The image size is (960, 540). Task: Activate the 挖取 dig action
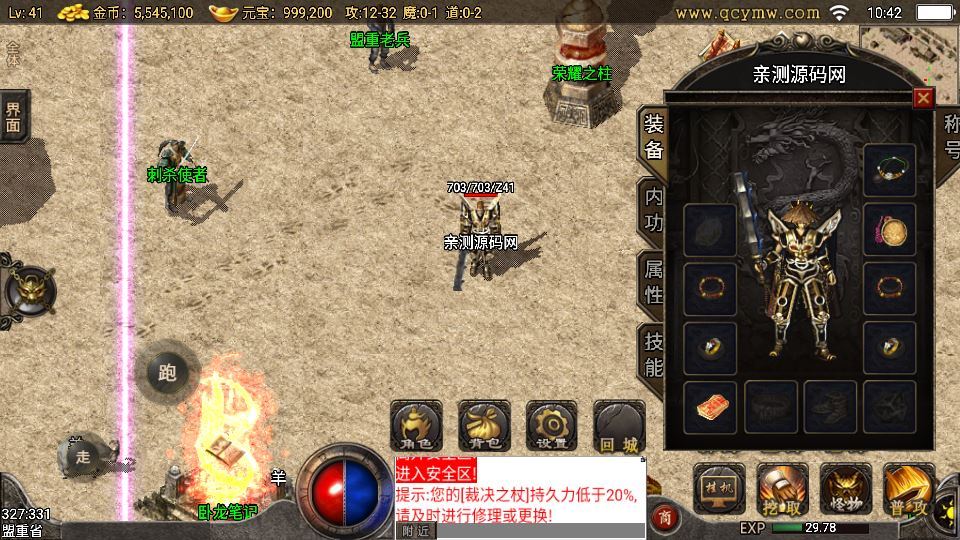pos(782,489)
